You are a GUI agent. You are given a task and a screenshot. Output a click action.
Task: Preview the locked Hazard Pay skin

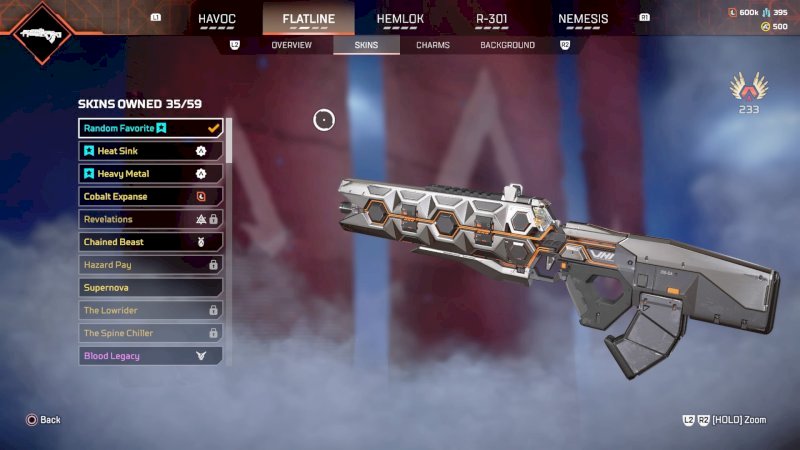pyautogui.click(x=150, y=265)
